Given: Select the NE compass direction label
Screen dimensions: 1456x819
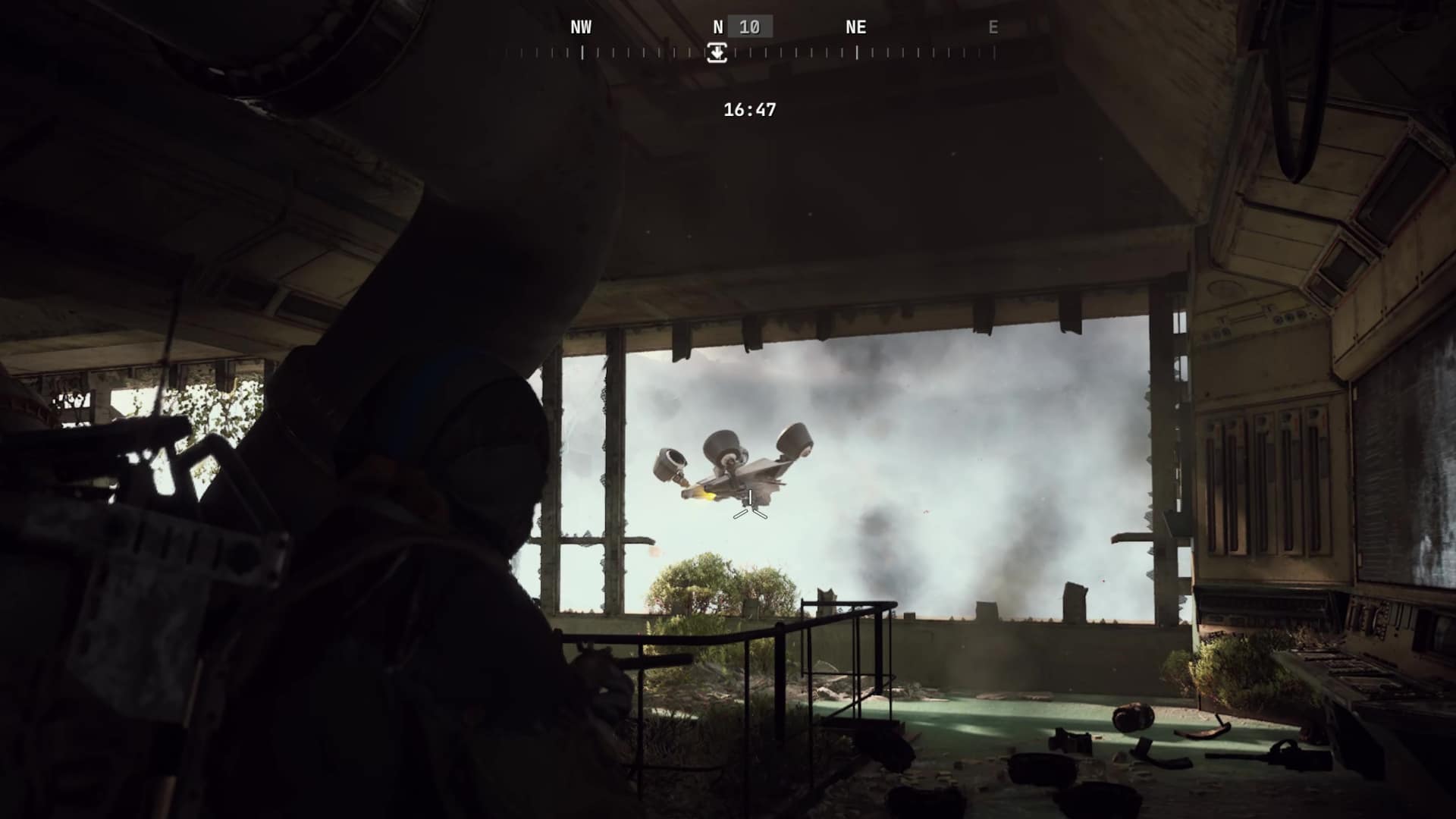Looking at the screenshot, I should (x=856, y=28).
